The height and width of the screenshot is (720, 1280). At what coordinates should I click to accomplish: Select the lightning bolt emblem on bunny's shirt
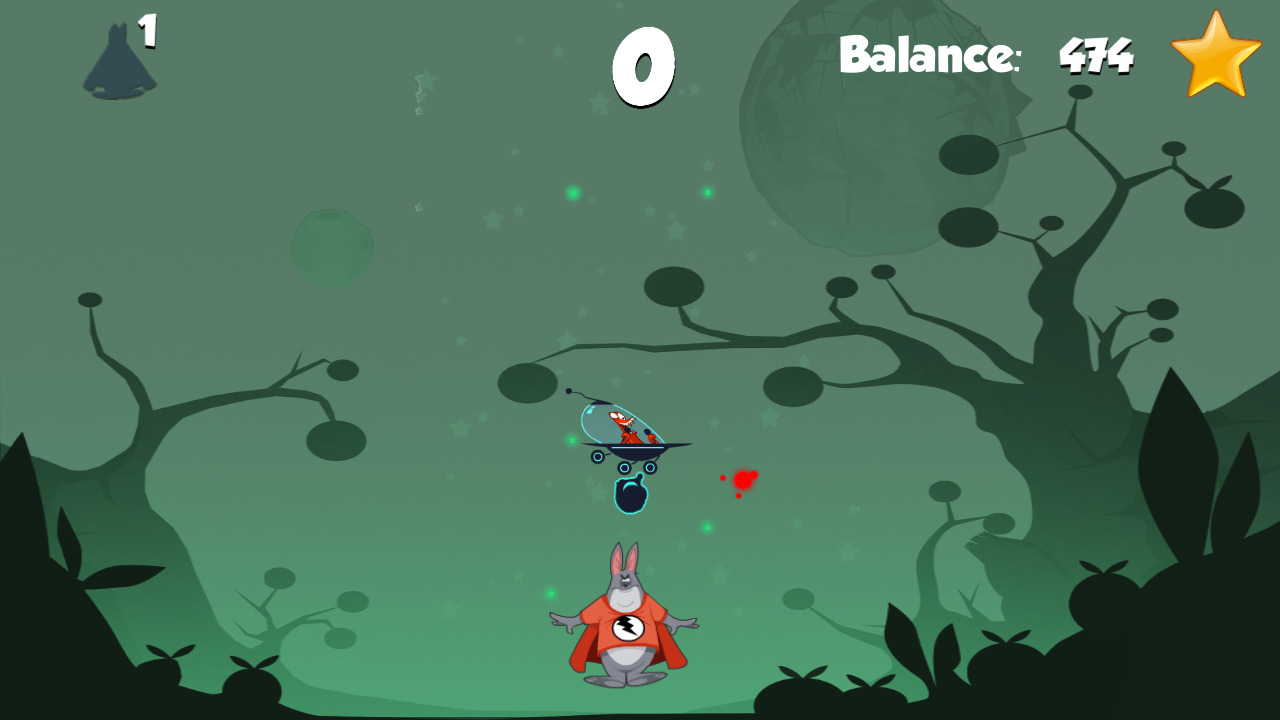629,628
